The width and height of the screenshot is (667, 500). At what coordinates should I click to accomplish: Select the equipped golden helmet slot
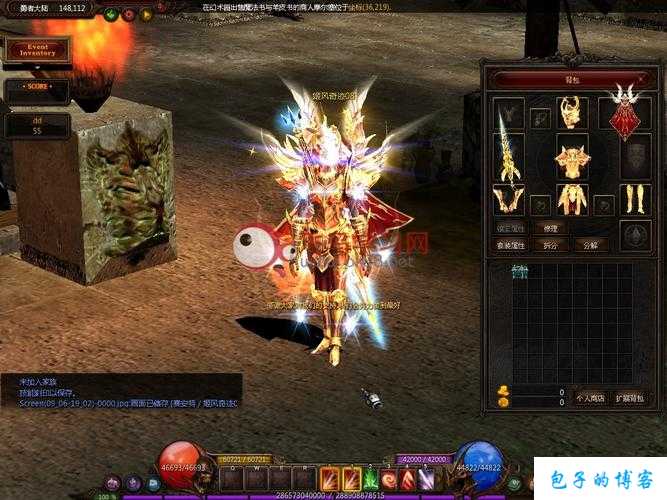coord(570,112)
